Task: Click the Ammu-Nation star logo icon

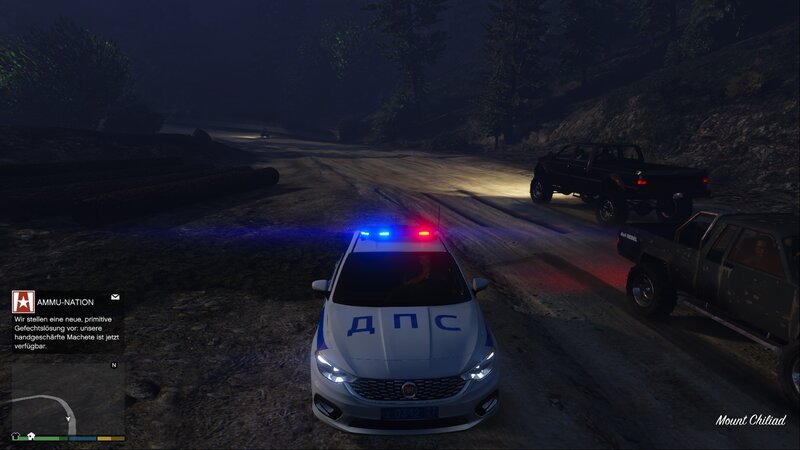Action: coord(23,301)
